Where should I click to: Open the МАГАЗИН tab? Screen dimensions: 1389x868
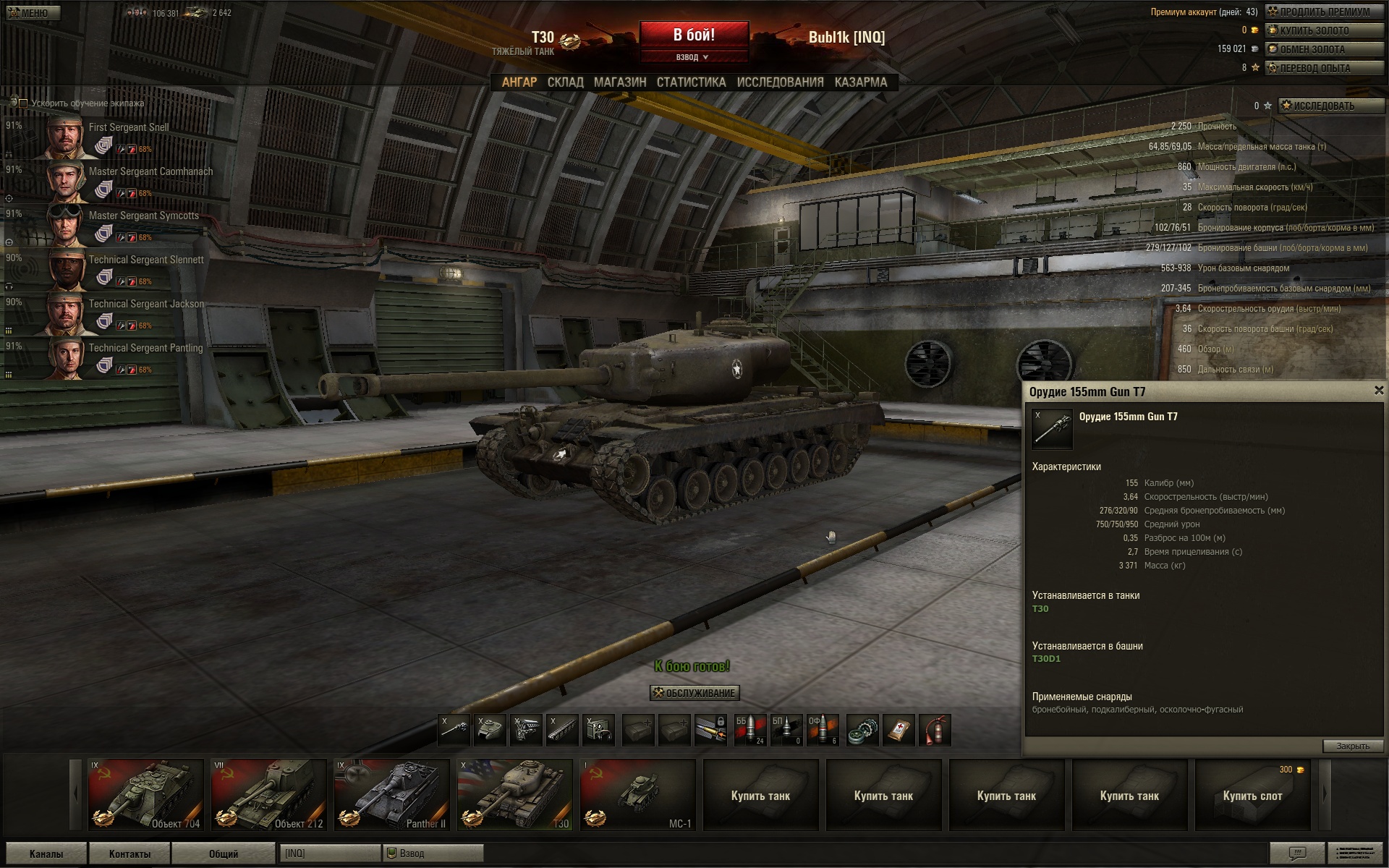coord(620,82)
